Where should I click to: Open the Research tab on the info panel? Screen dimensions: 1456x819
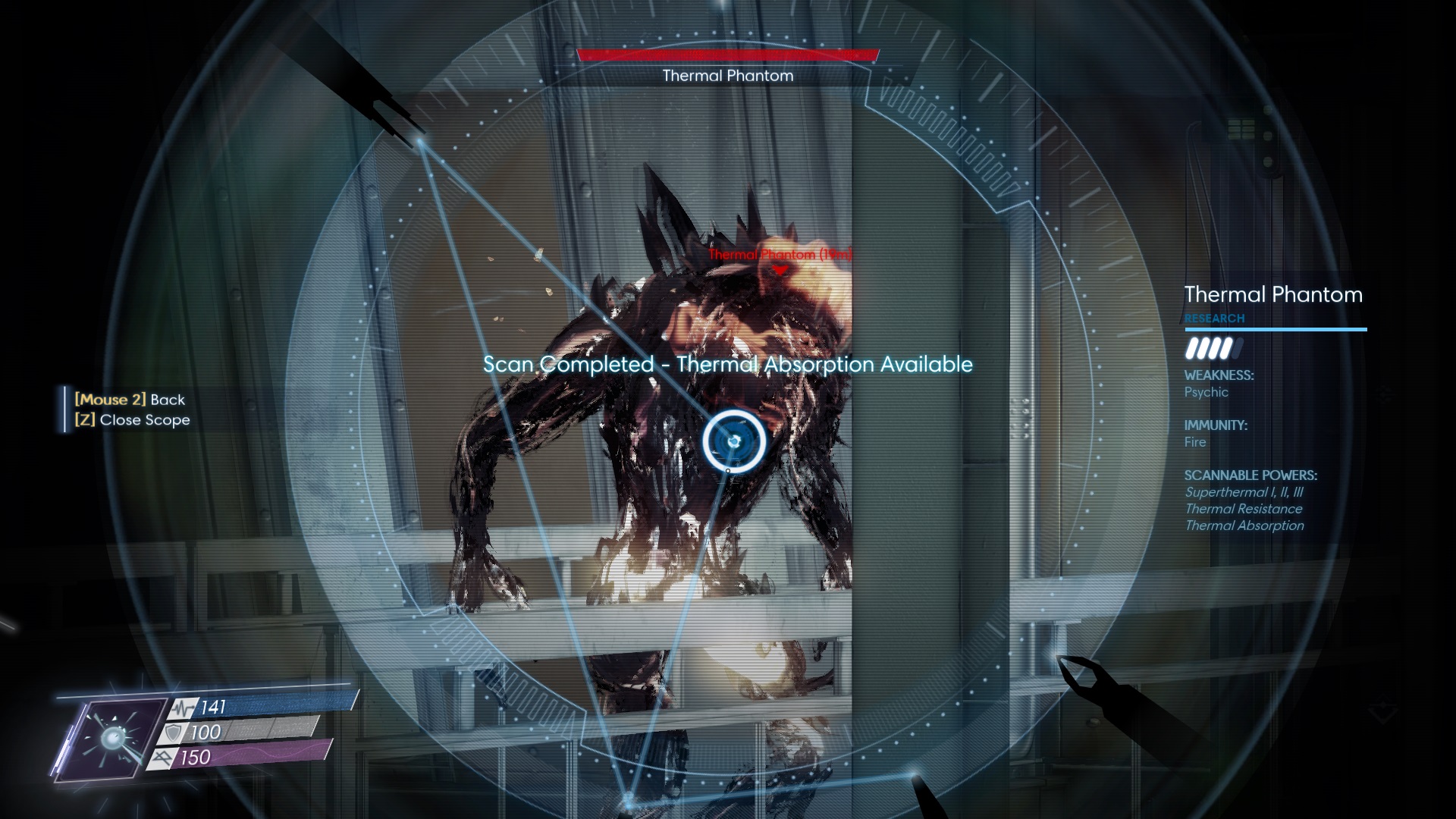coord(1214,318)
